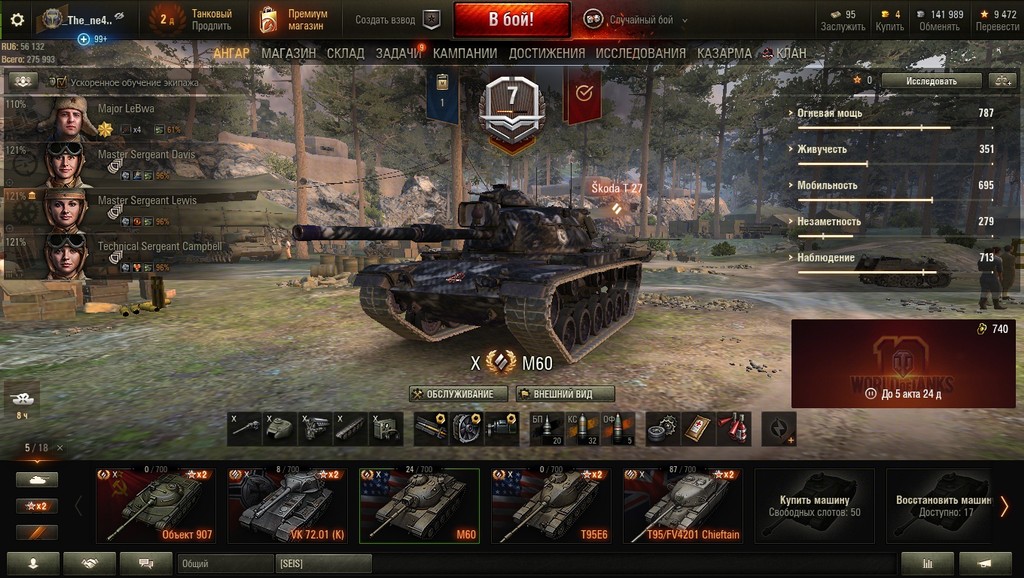Go to the КАЗАРМА tab
This screenshot has width=1024, height=578.
pyautogui.click(x=724, y=53)
